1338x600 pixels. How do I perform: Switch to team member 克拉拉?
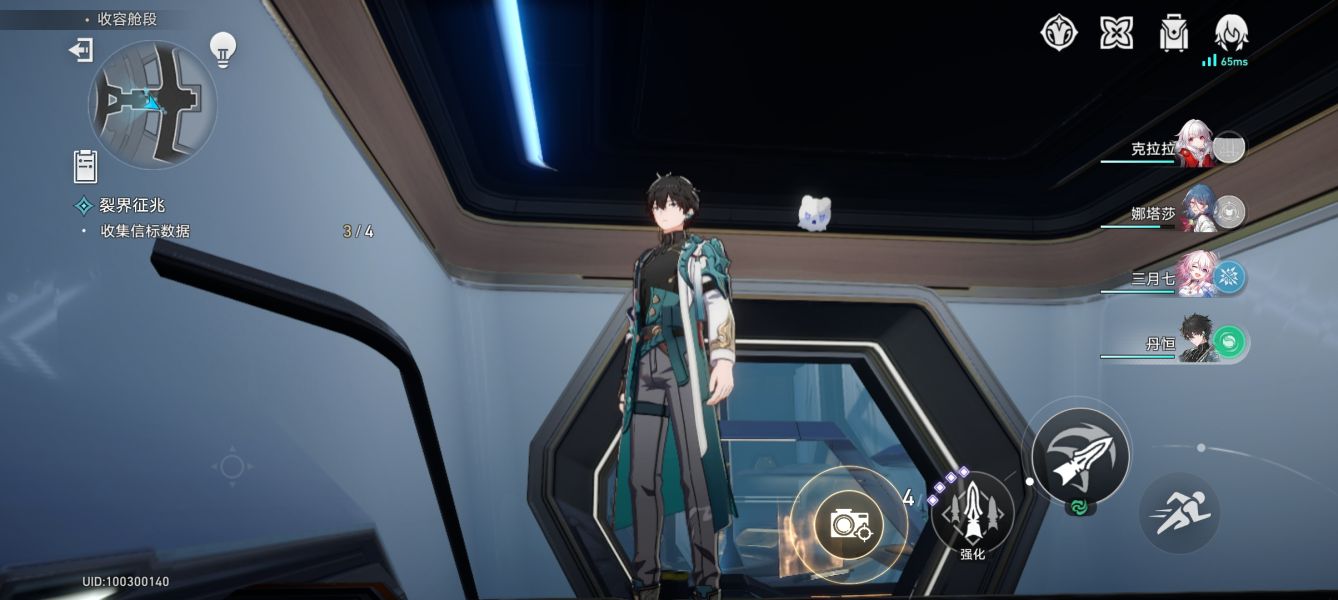(1193, 148)
